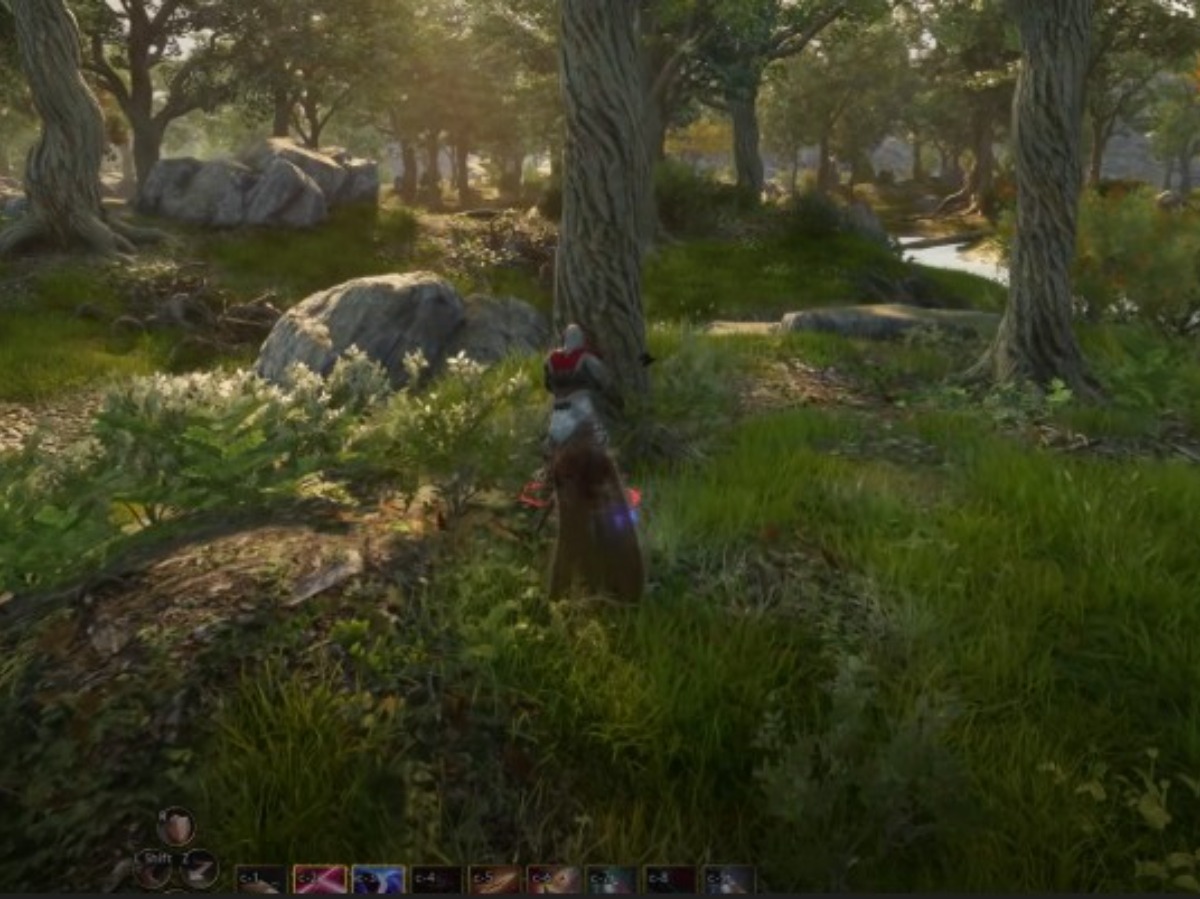Select the hotbar slot labeled c-1
Image resolution: width=1200 pixels, height=899 pixels.
coord(262,879)
